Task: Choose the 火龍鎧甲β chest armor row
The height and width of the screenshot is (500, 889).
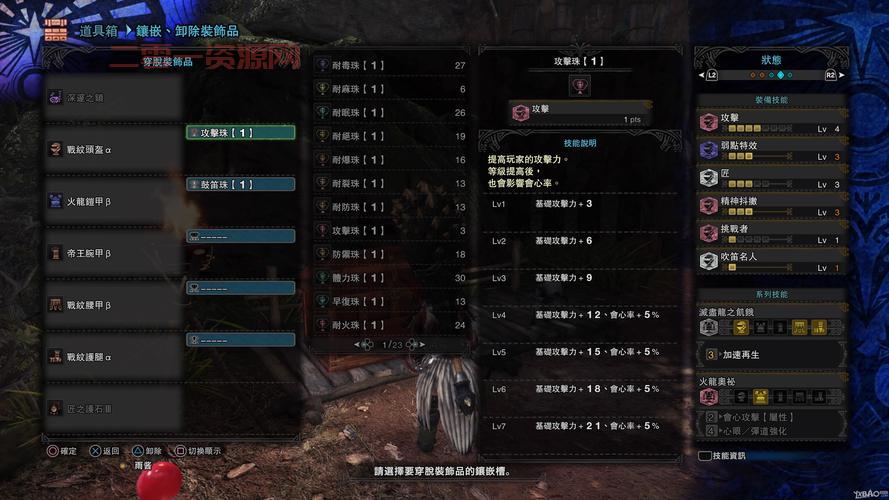Action: 112,201
